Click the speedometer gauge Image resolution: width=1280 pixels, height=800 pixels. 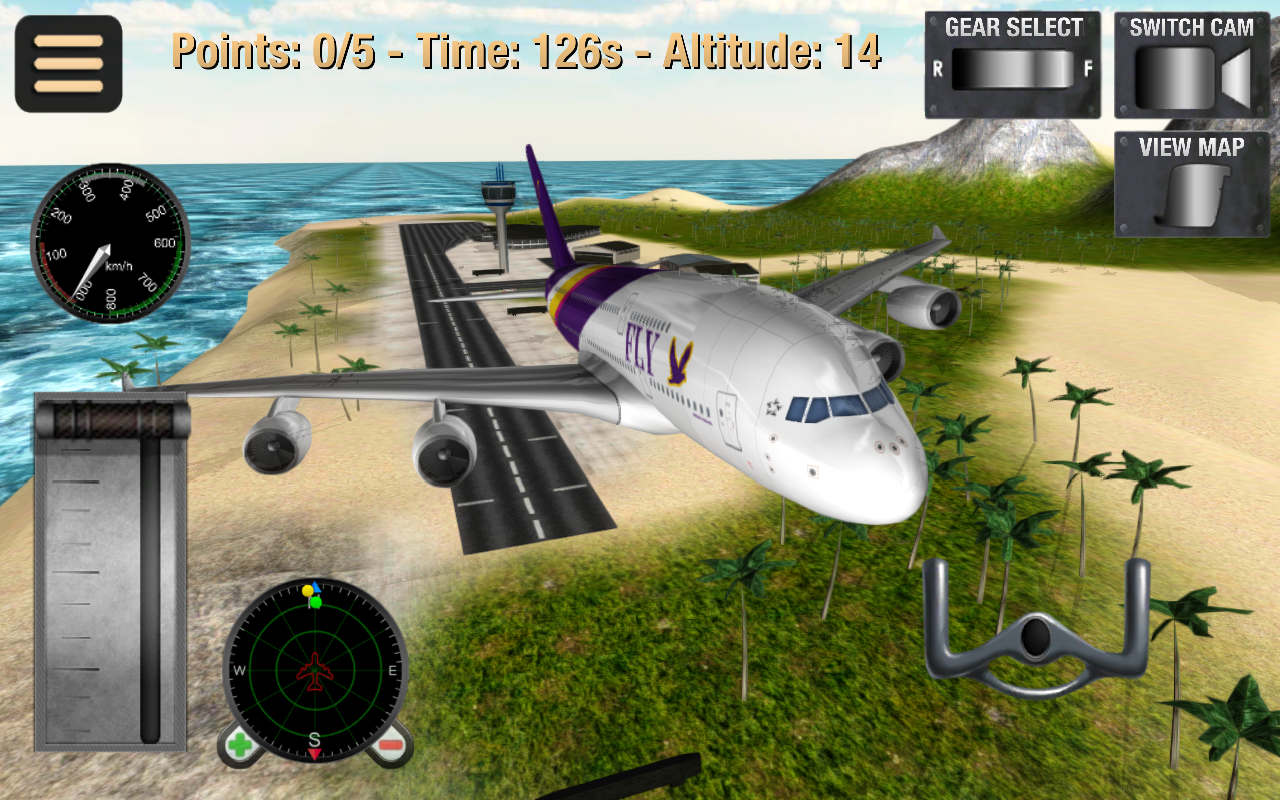(x=107, y=243)
